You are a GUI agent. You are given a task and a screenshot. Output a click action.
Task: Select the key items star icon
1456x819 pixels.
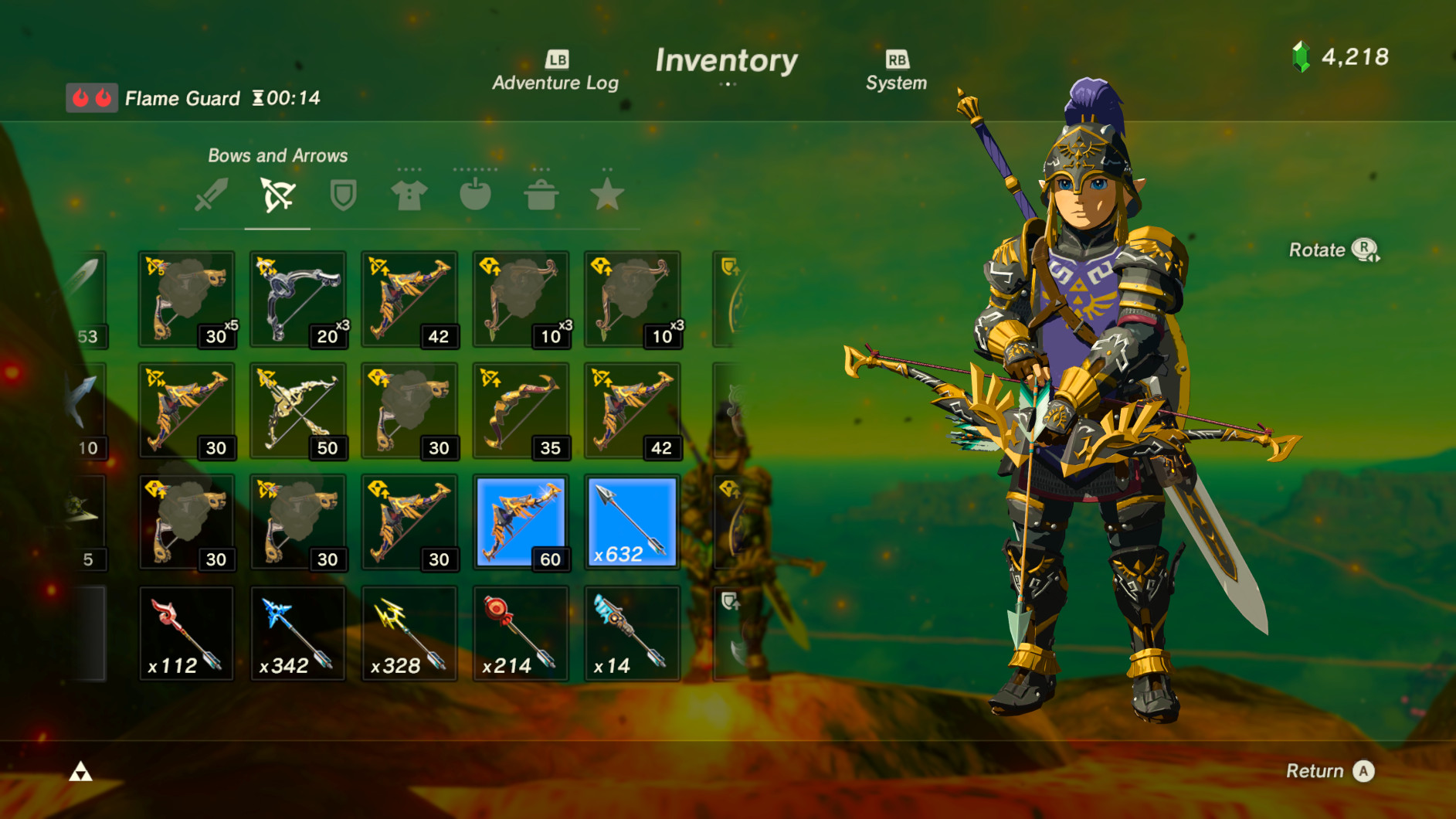pyautogui.click(x=609, y=195)
